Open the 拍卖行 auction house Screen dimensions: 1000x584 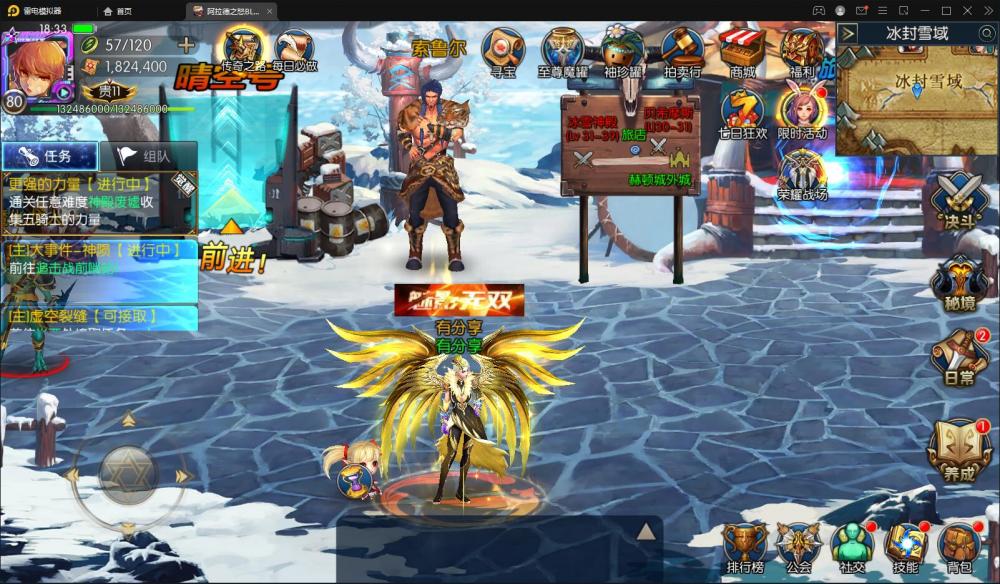[682, 50]
